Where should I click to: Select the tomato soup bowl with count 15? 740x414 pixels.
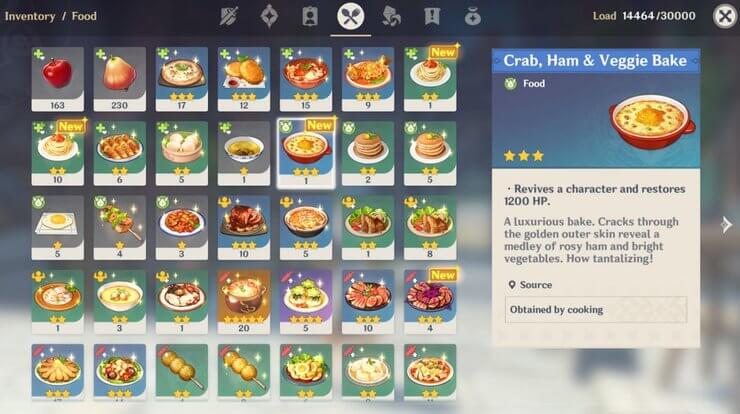(305, 78)
